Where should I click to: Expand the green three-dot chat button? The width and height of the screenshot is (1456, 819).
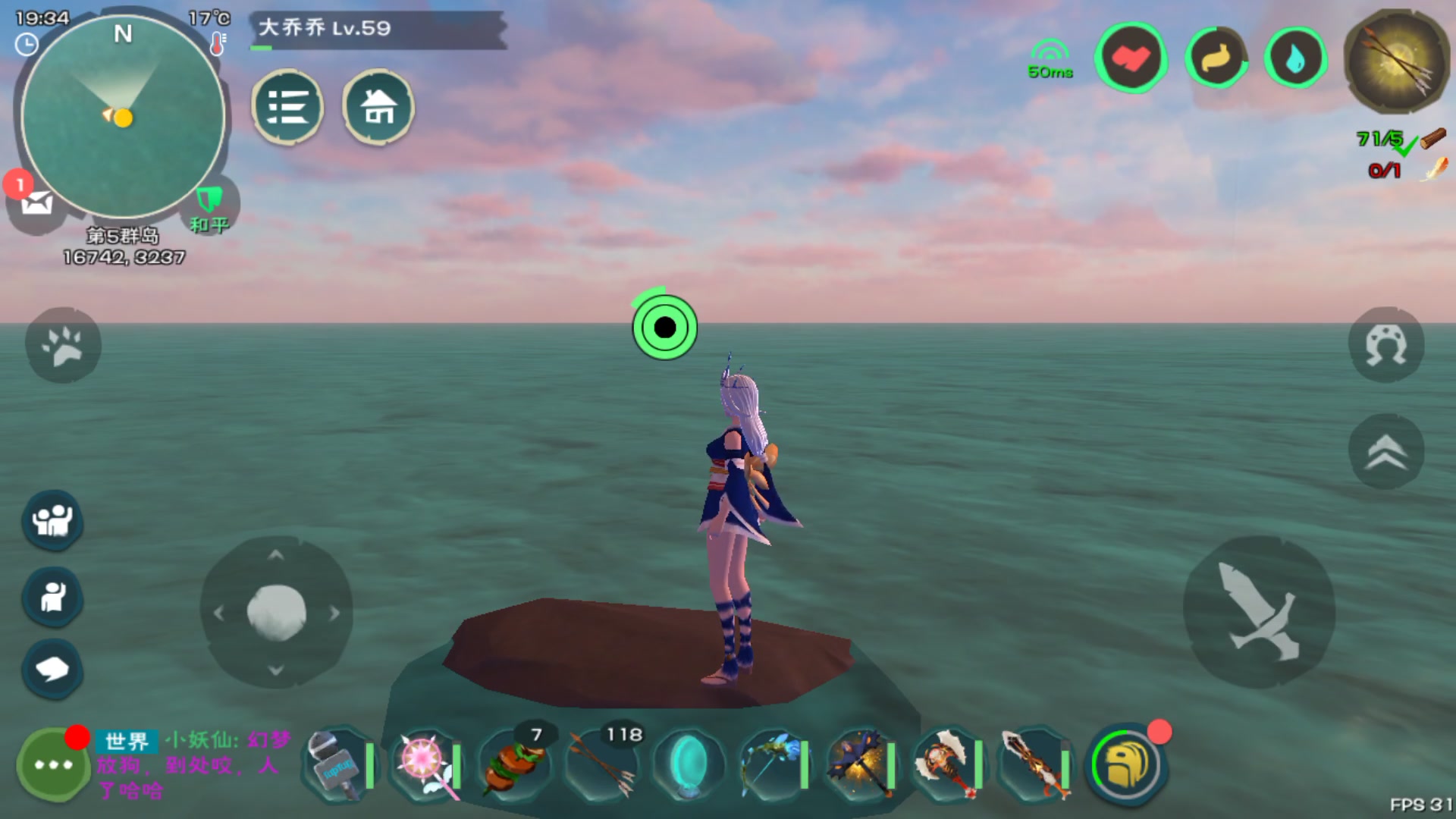(x=53, y=764)
